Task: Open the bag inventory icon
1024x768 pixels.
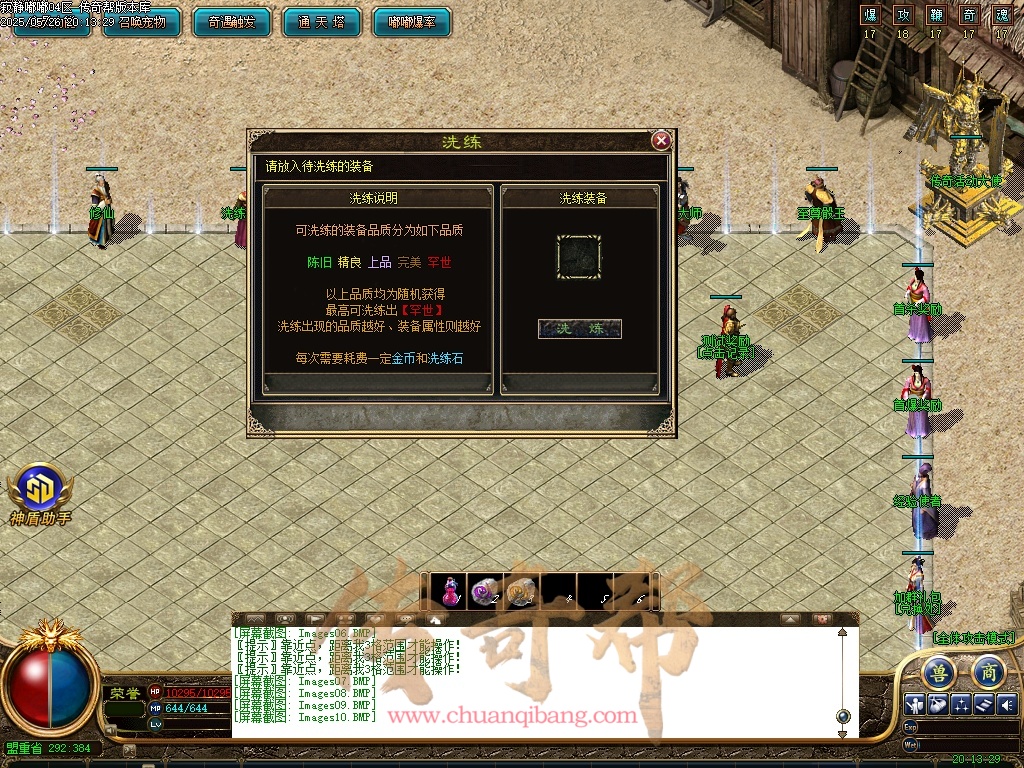Action: tap(938, 704)
